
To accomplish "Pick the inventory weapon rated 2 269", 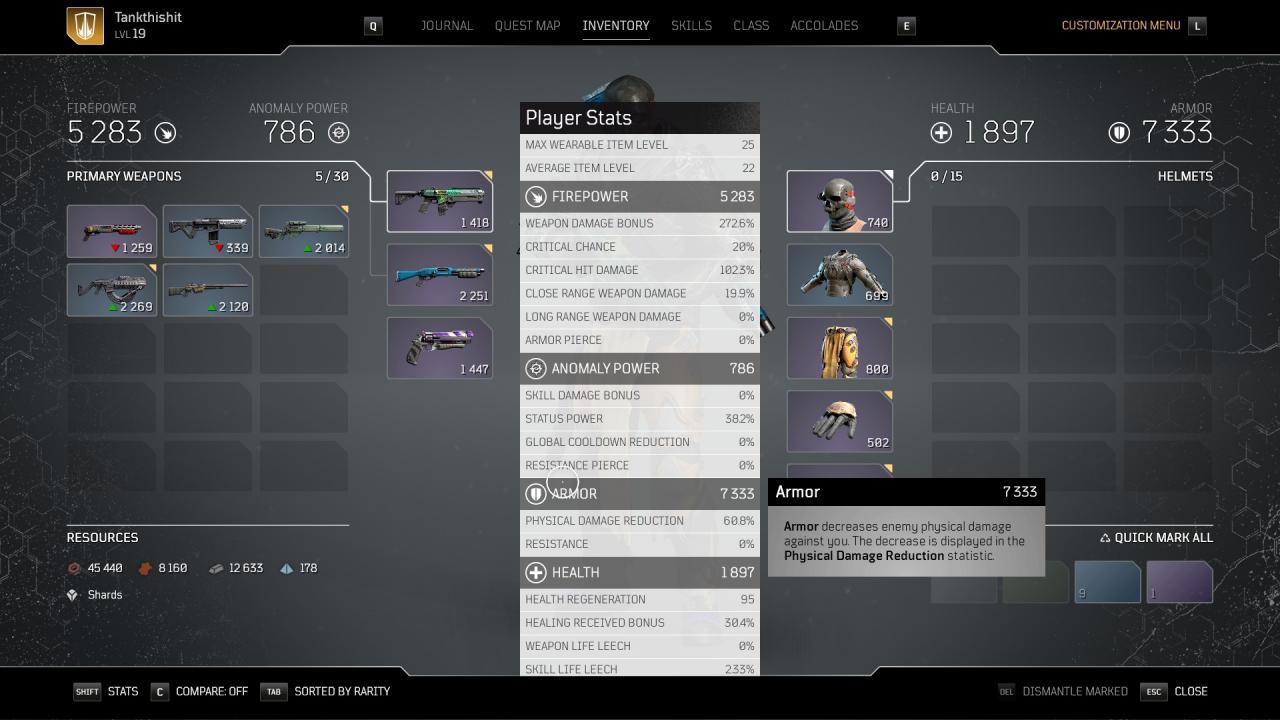I will click(x=112, y=290).
